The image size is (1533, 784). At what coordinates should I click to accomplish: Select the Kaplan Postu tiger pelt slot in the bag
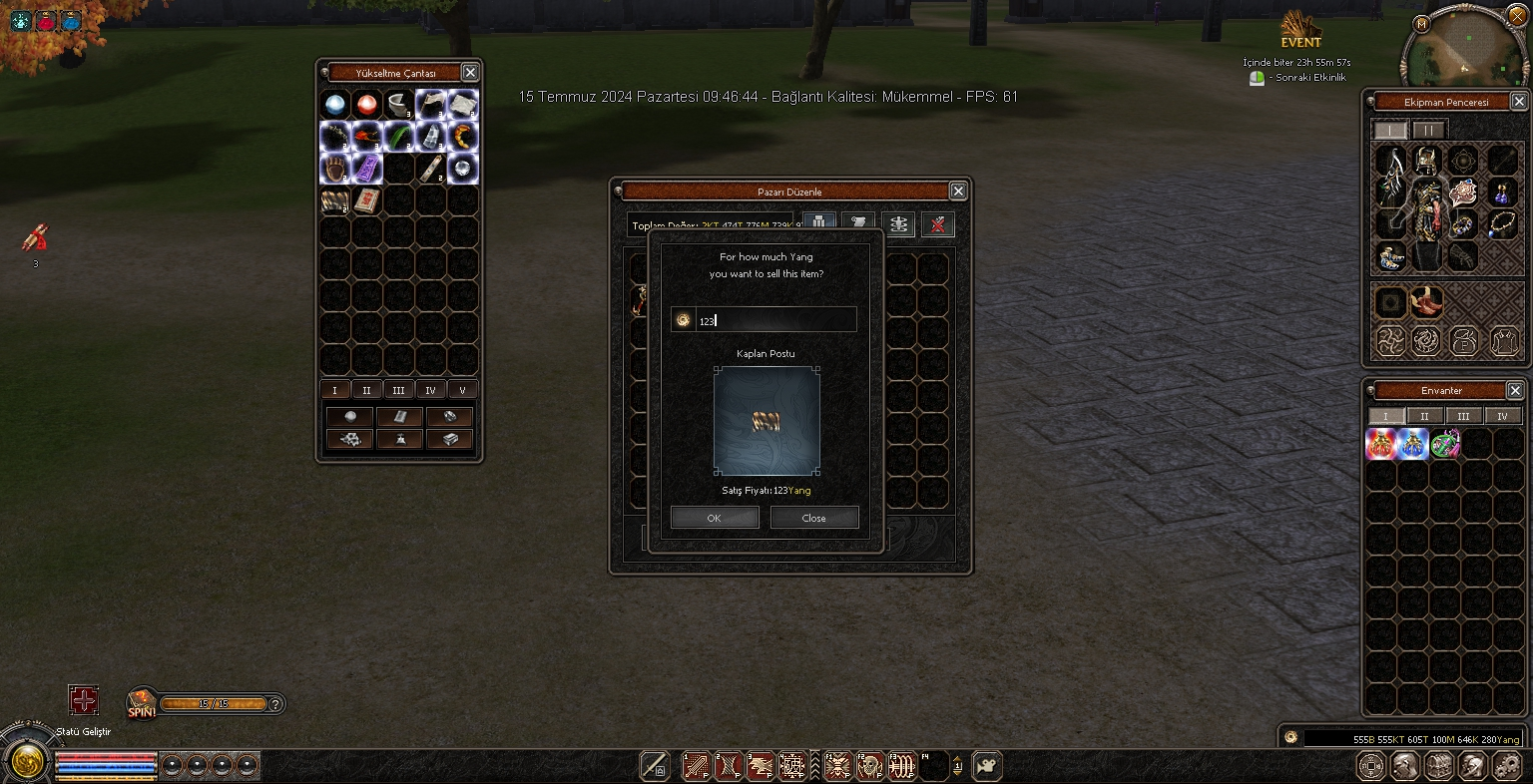coord(335,200)
